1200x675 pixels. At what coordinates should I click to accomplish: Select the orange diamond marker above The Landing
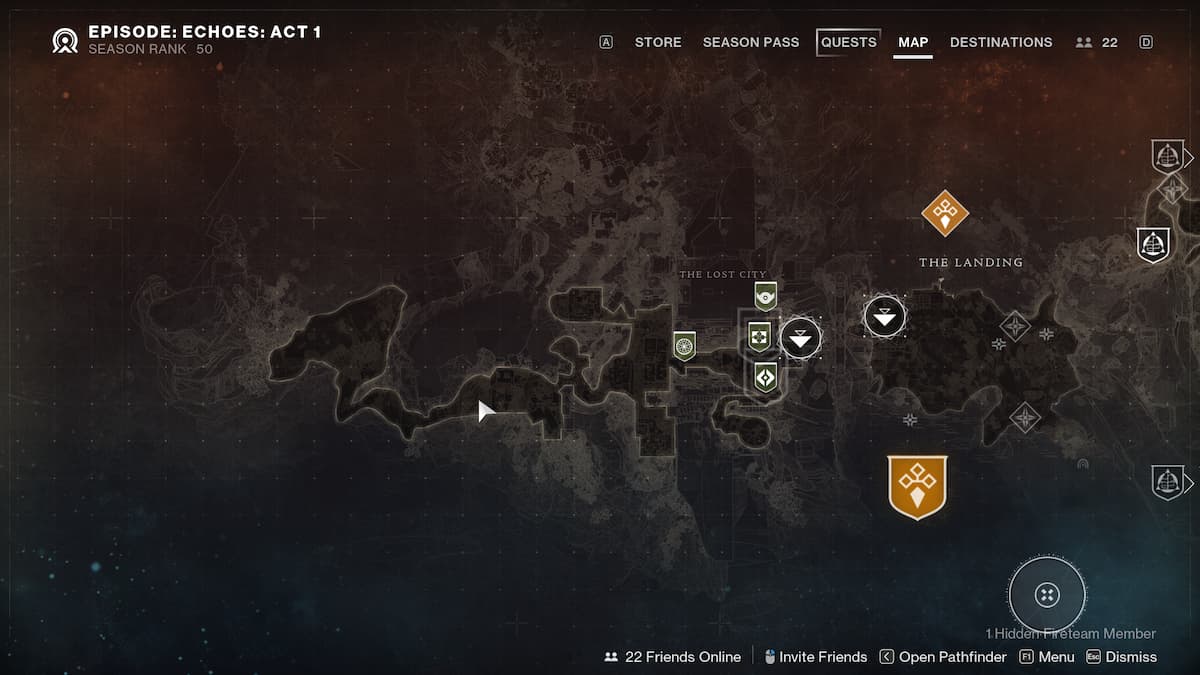tap(945, 212)
